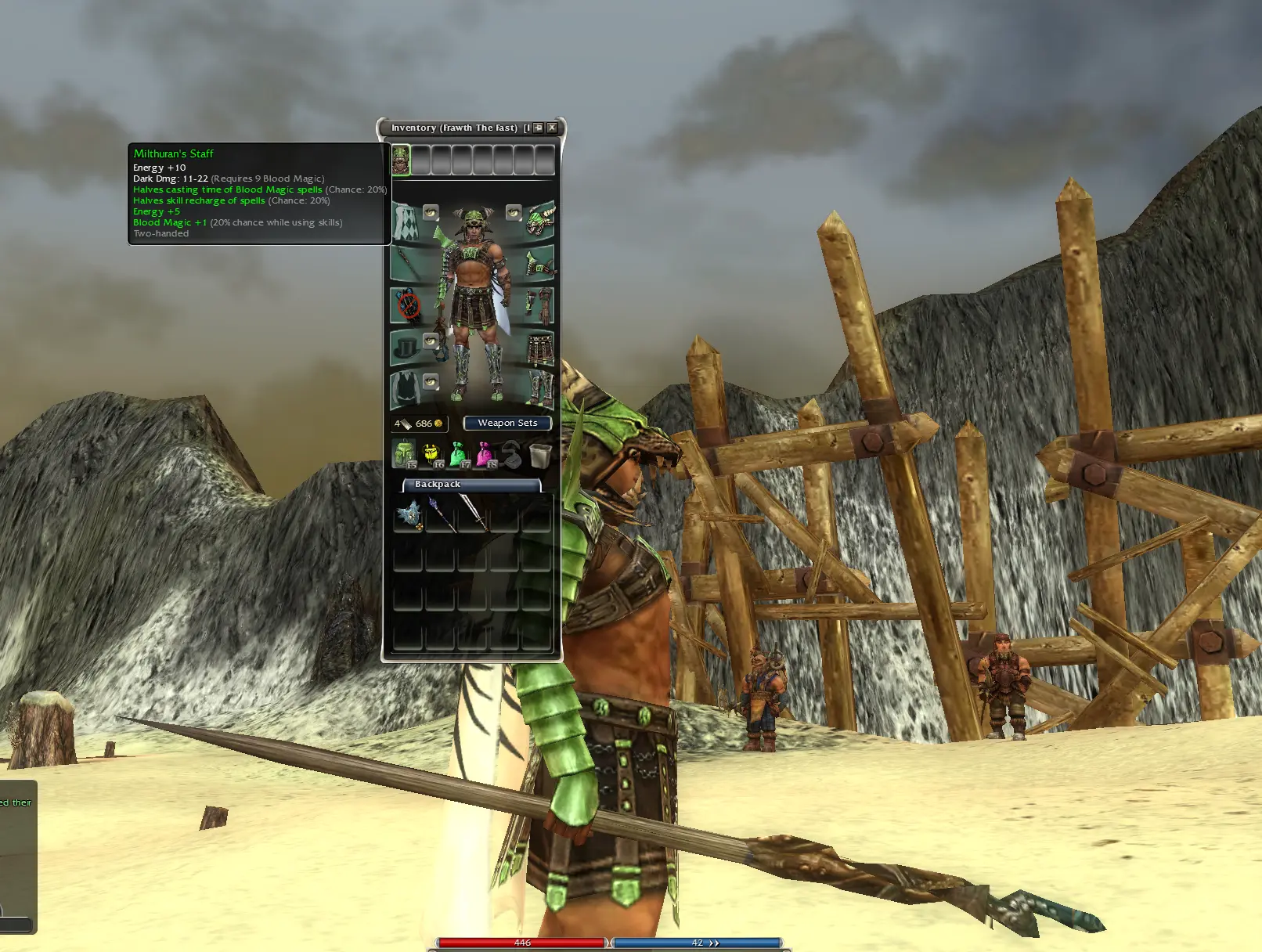Click the gloves equipment slot

540,305
